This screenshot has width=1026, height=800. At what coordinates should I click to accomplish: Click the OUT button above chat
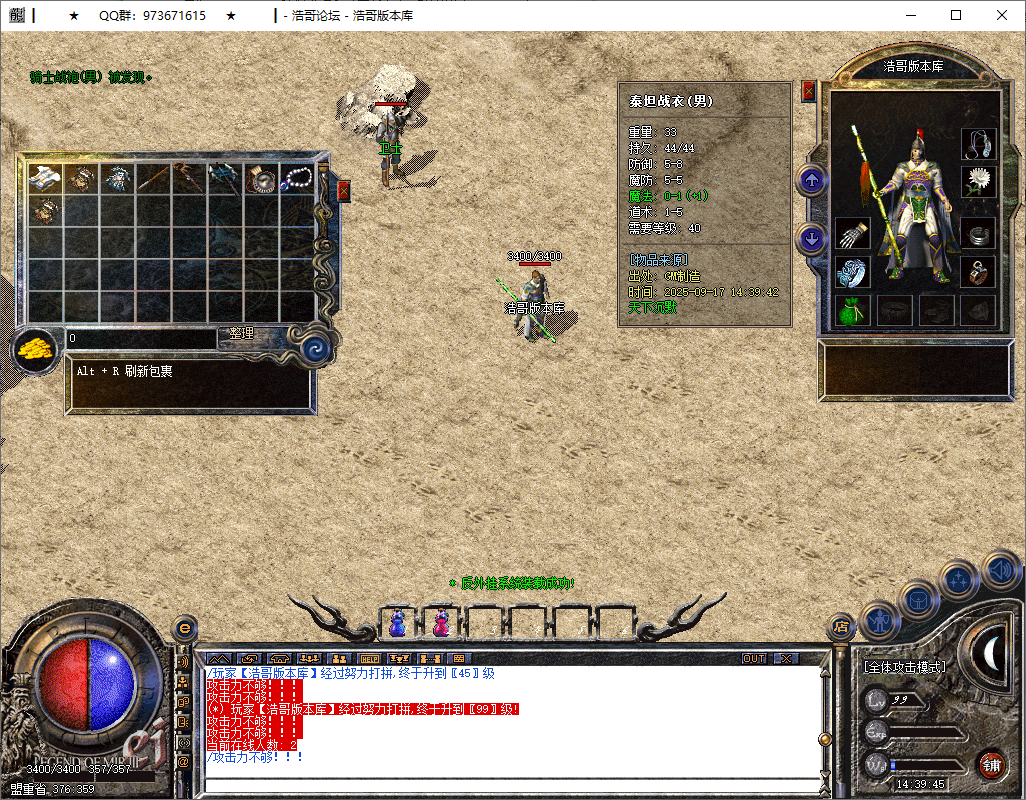754,658
